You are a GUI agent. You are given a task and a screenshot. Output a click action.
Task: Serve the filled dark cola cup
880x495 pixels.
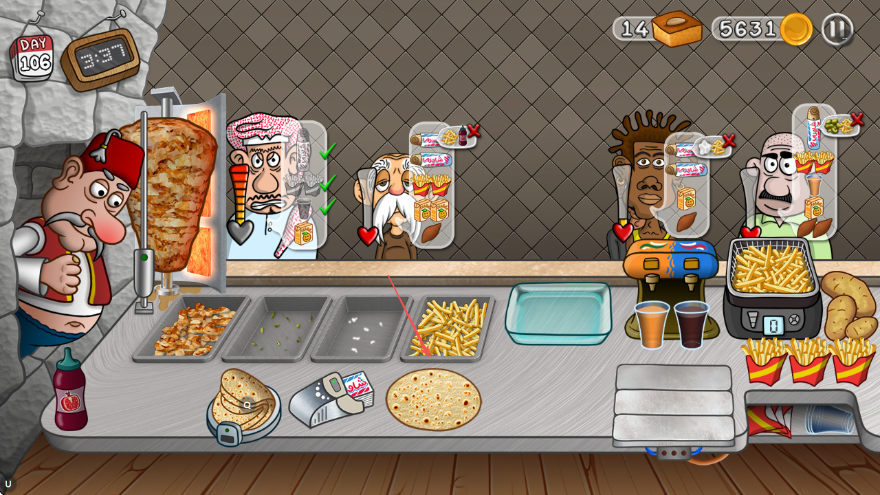(x=691, y=324)
